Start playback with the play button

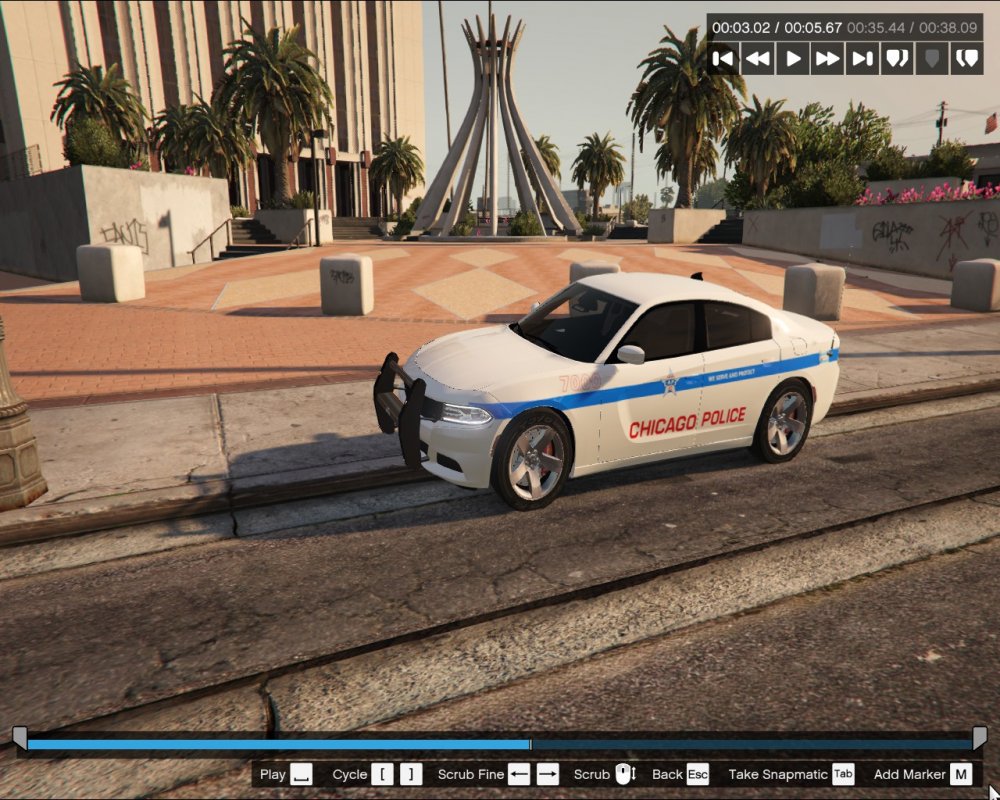793,58
